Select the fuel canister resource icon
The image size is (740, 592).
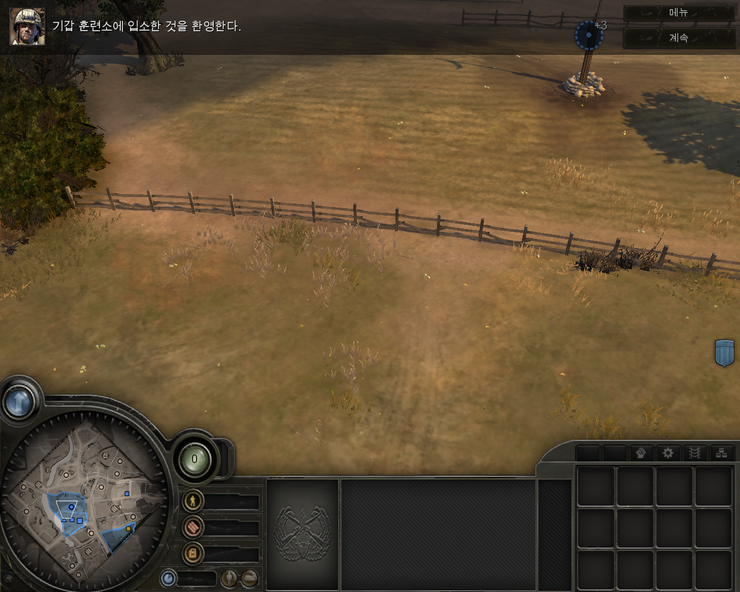[193, 552]
